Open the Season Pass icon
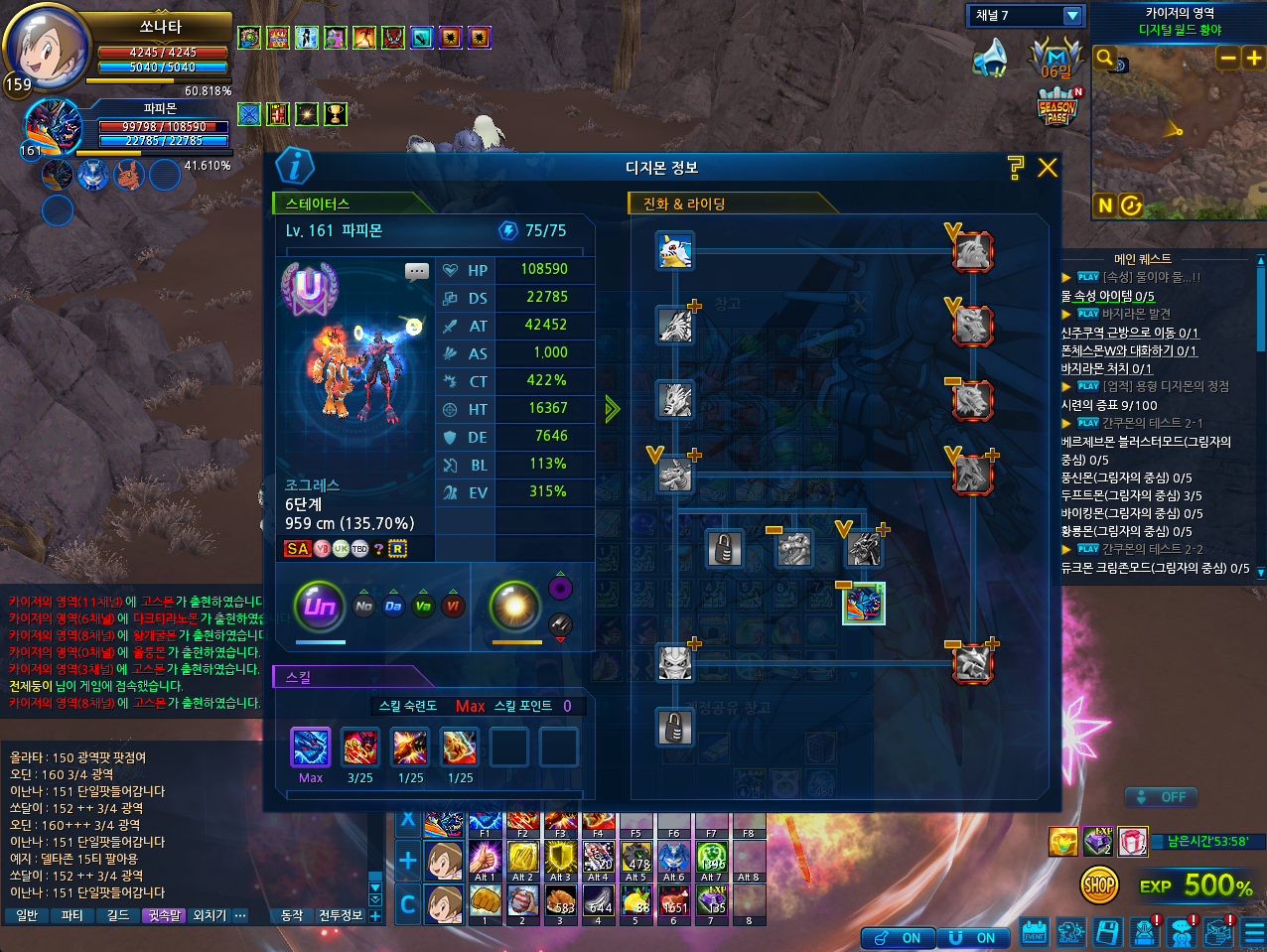Viewport: 1267px width, 952px height. tap(1057, 107)
